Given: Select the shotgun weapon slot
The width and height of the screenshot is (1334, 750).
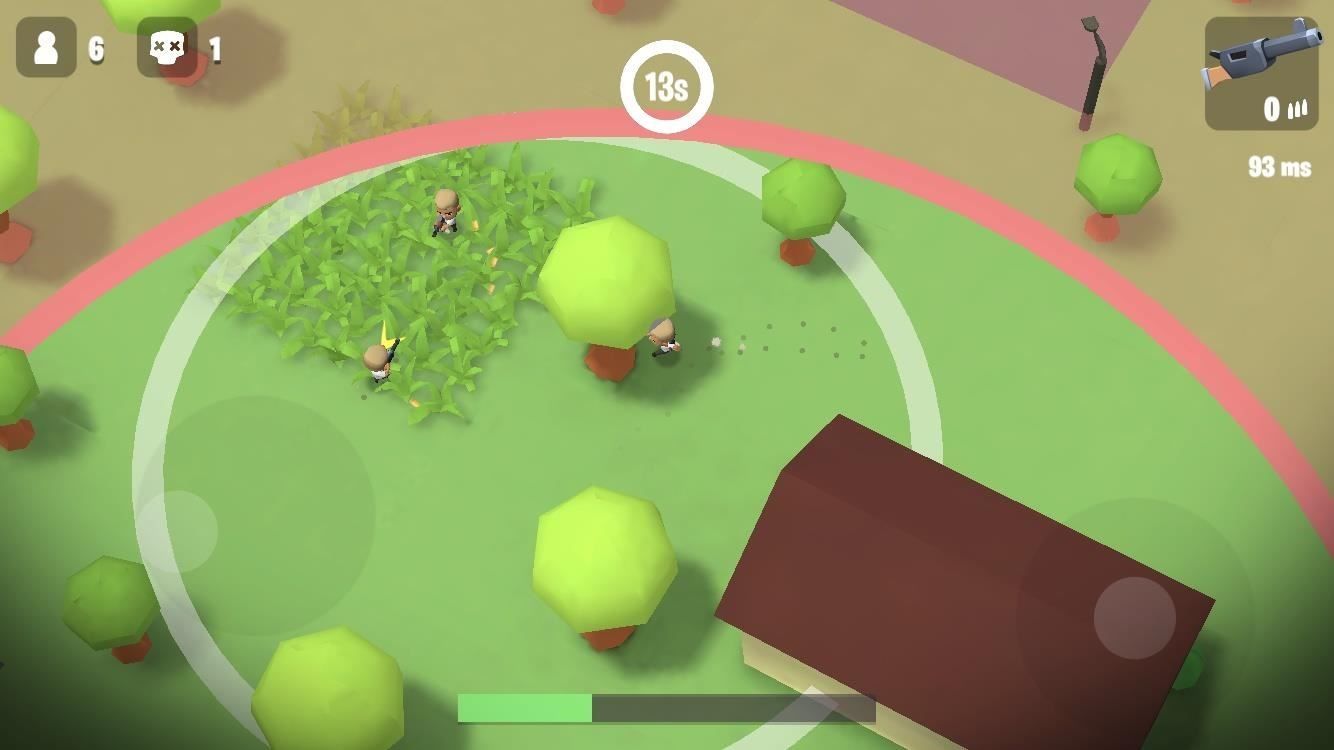Looking at the screenshot, I should coord(1261,75).
